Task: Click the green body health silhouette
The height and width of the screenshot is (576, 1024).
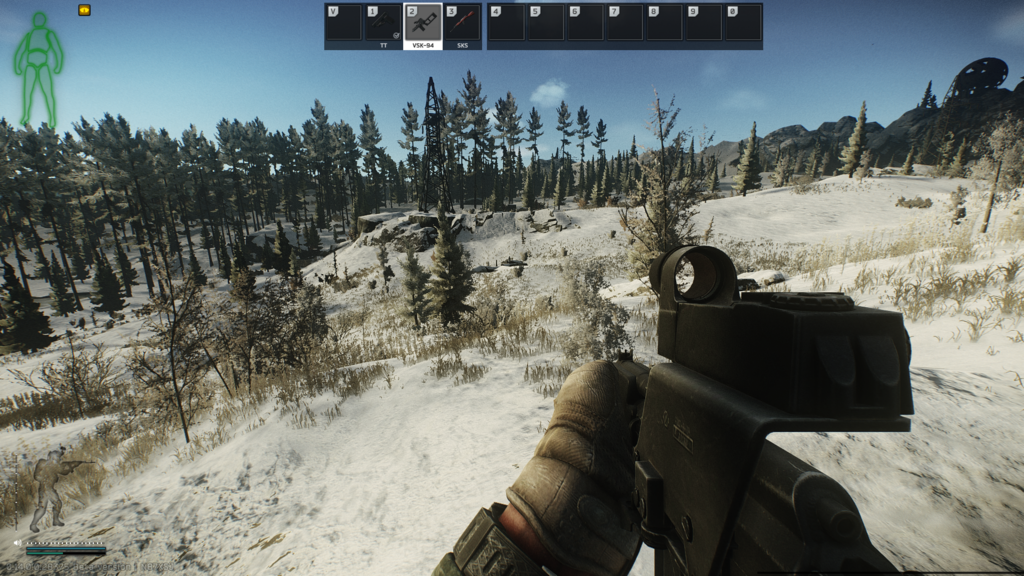Action: (38, 68)
